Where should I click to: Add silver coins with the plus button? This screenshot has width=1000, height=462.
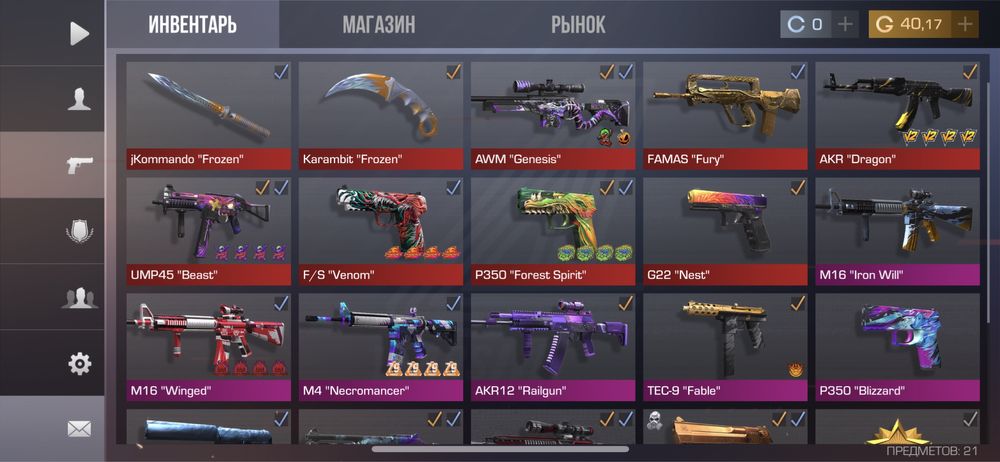click(x=846, y=24)
